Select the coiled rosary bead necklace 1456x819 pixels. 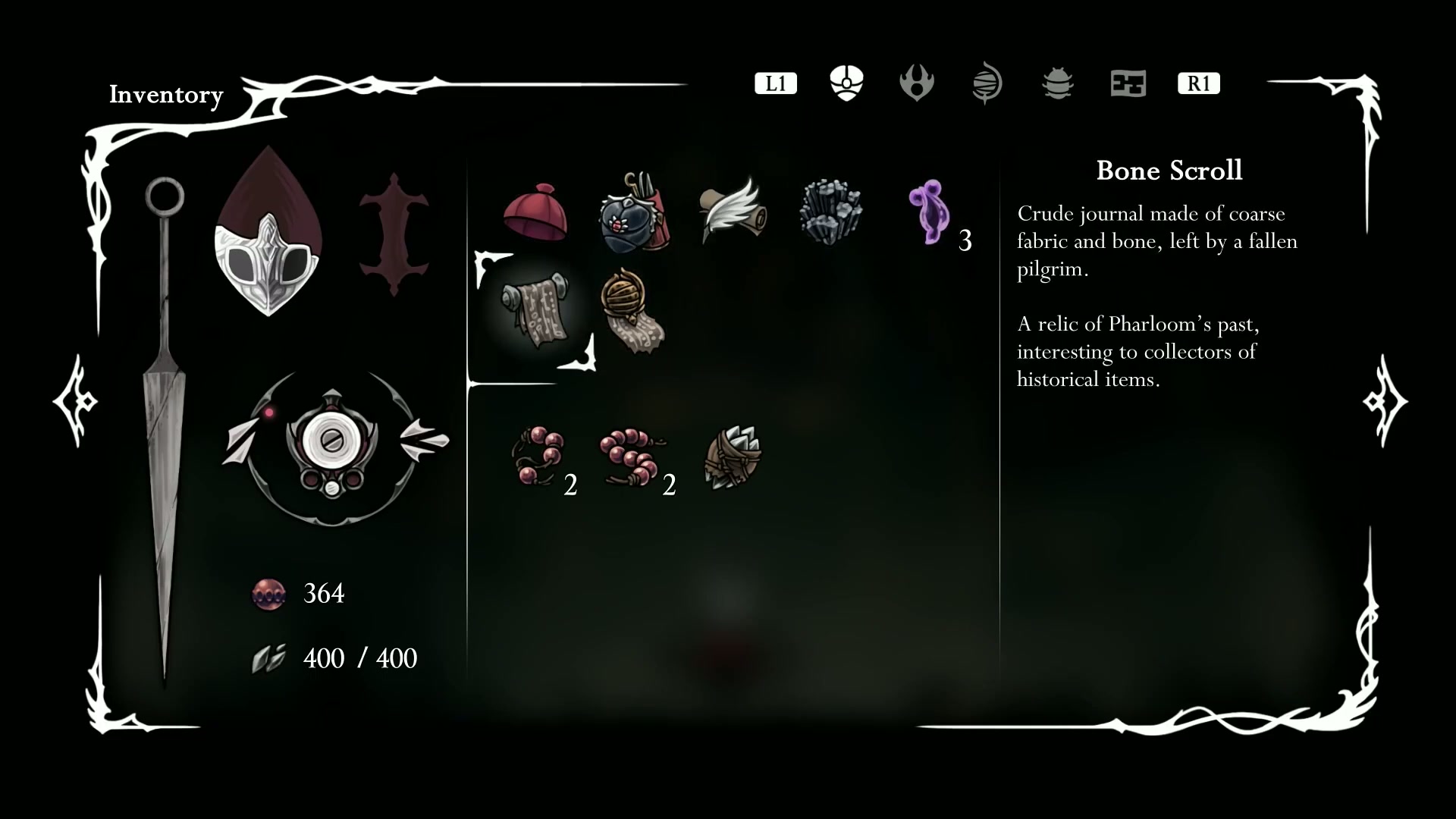pyautogui.click(x=632, y=457)
